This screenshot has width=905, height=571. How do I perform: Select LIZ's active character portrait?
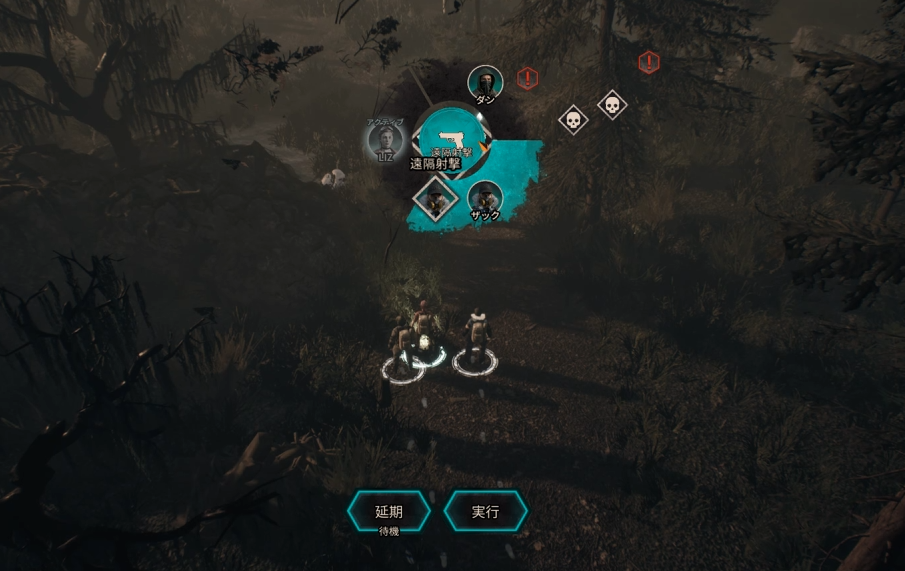tap(385, 139)
